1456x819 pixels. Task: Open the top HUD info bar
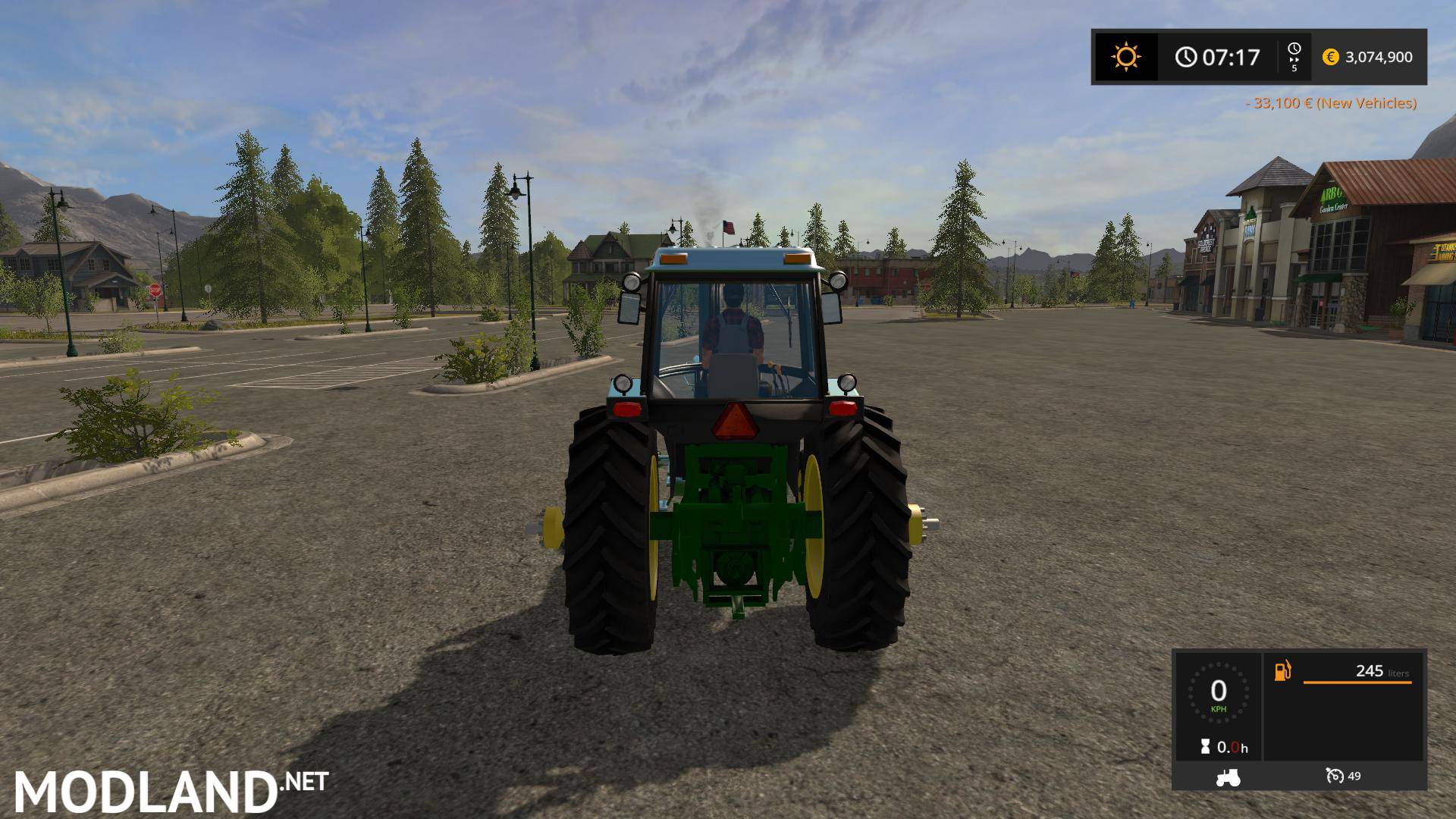(x=1259, y=56)
